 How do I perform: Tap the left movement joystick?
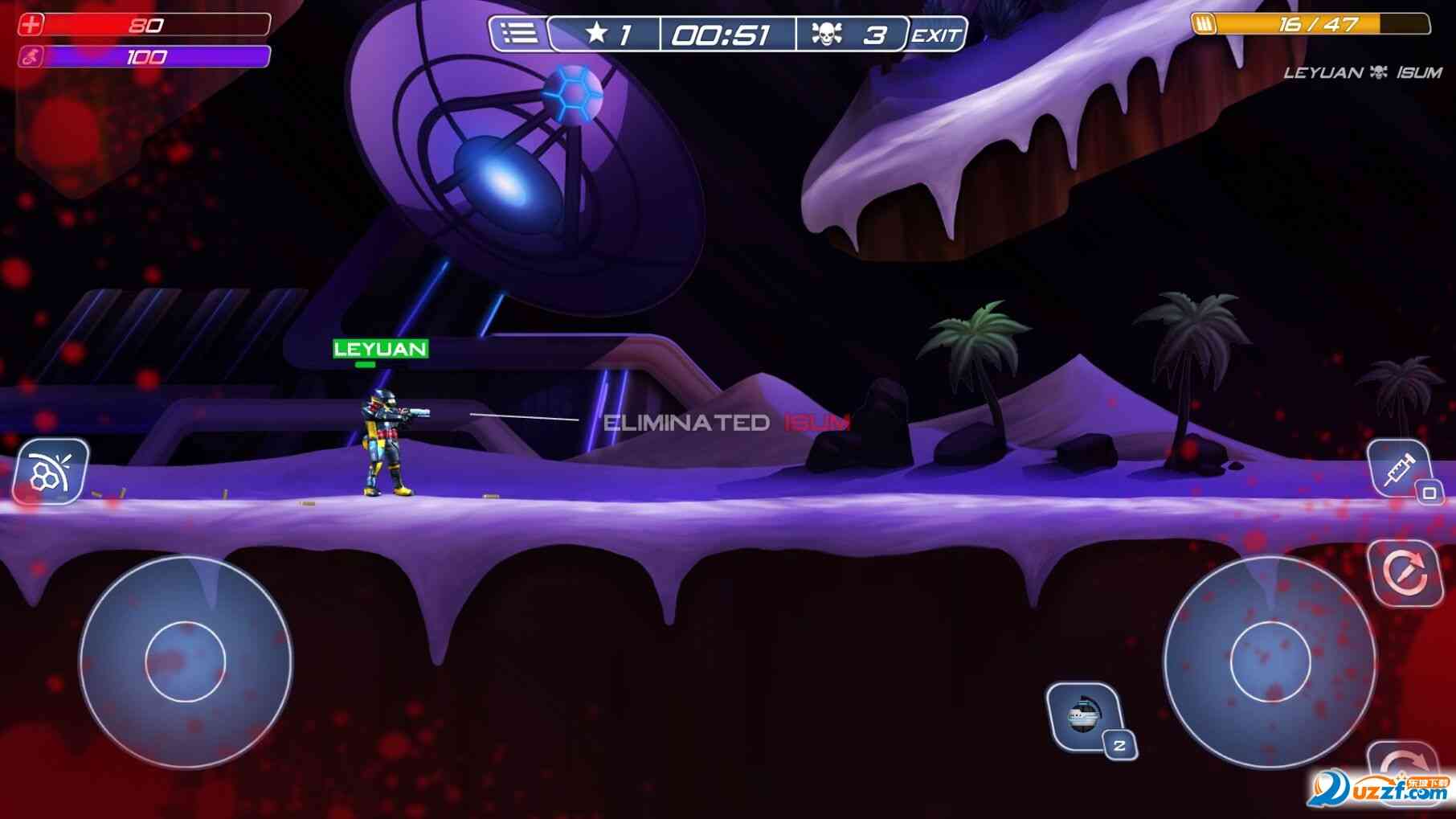186,661
